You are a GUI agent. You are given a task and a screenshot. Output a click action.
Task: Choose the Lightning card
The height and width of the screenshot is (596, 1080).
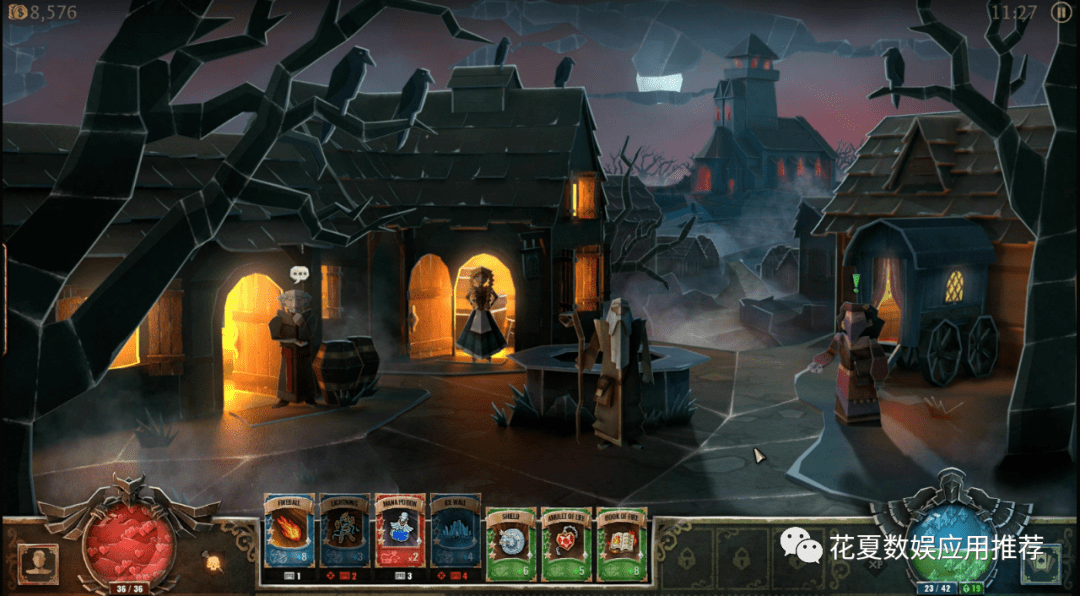(344, 537)
